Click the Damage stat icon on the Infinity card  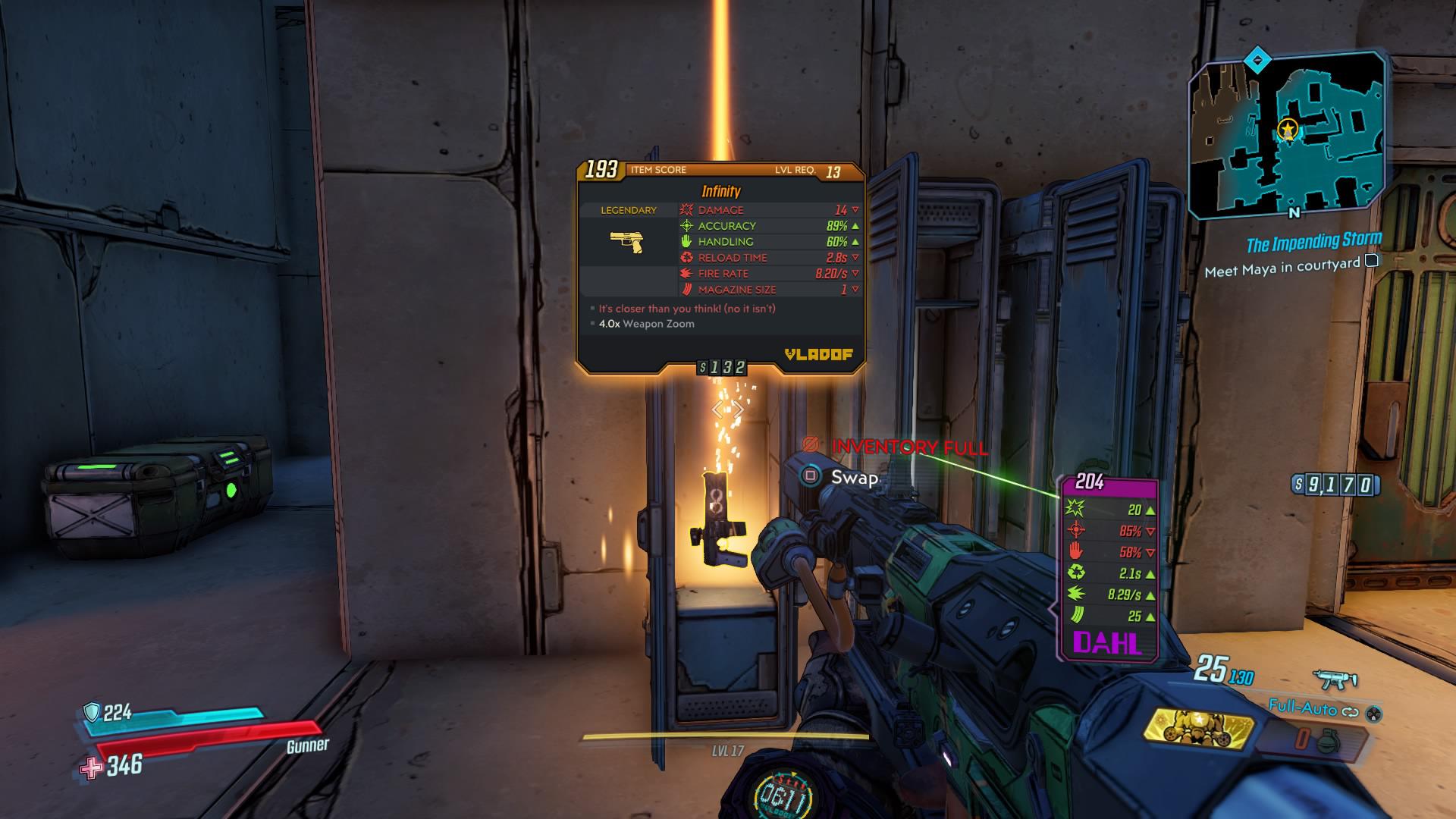pyautogui.click(x=686, y=210)
